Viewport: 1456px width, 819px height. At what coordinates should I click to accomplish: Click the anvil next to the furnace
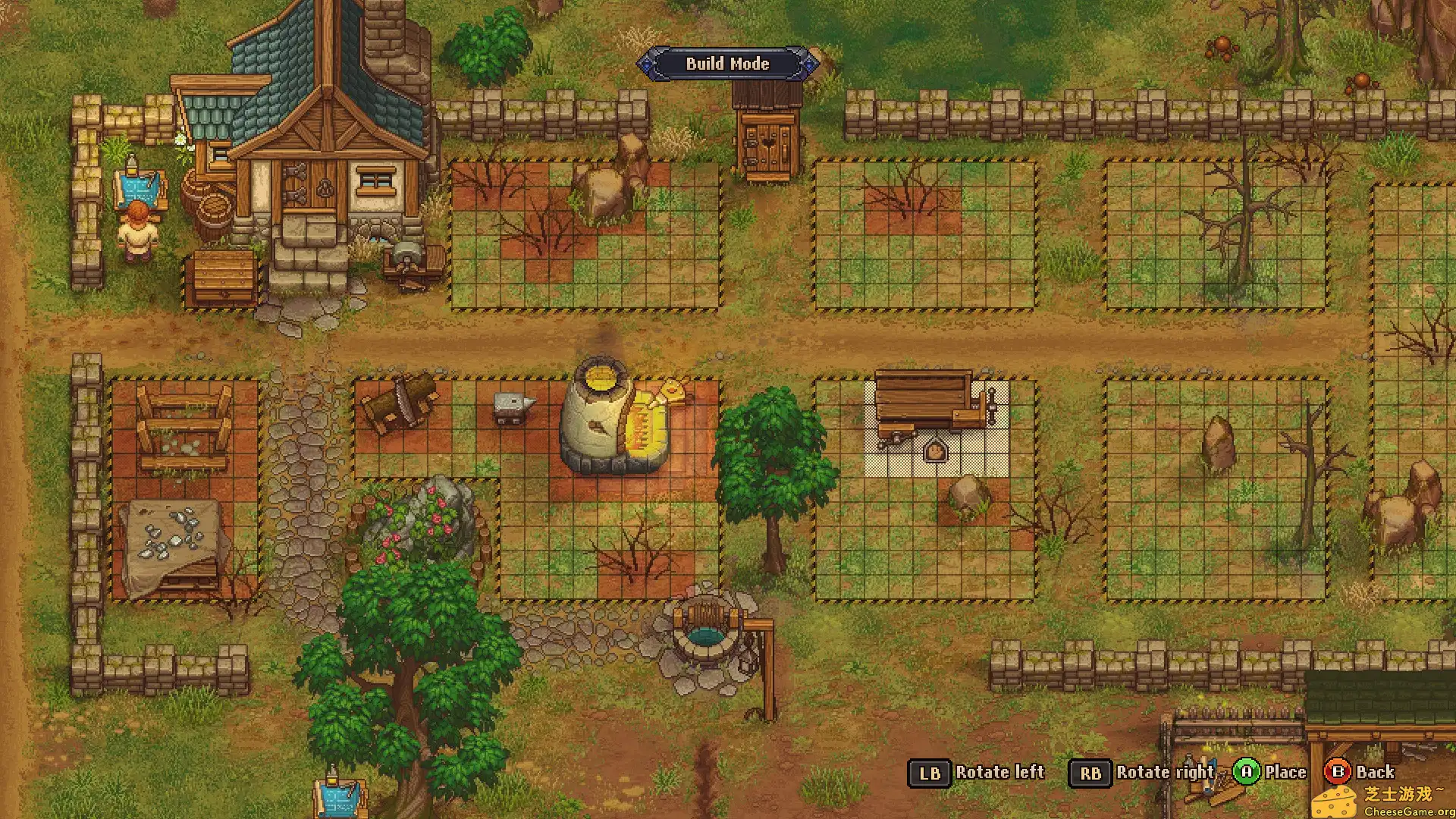click(510, 407)
